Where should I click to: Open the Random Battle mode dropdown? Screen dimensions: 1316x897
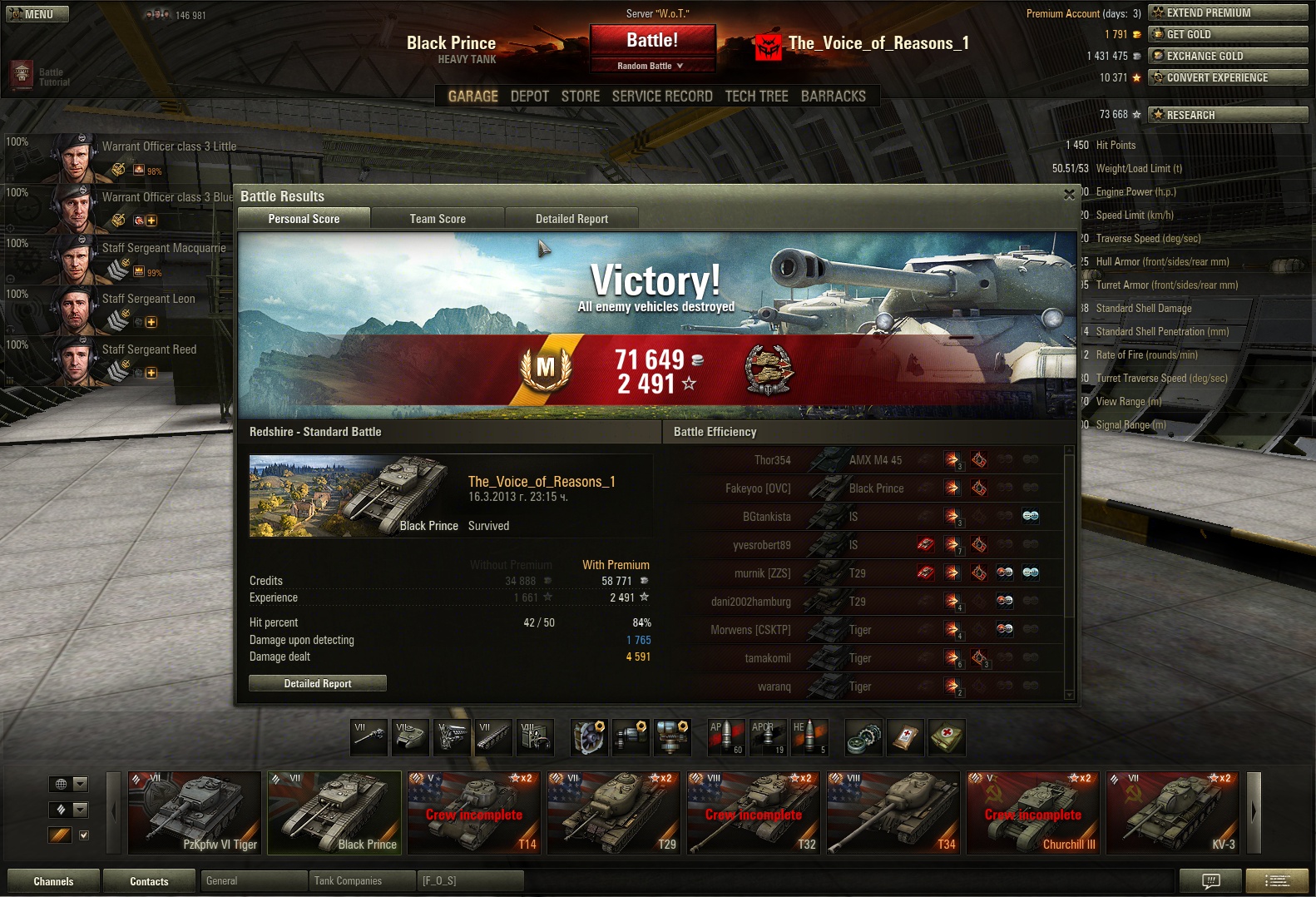(x=652, y=66)
